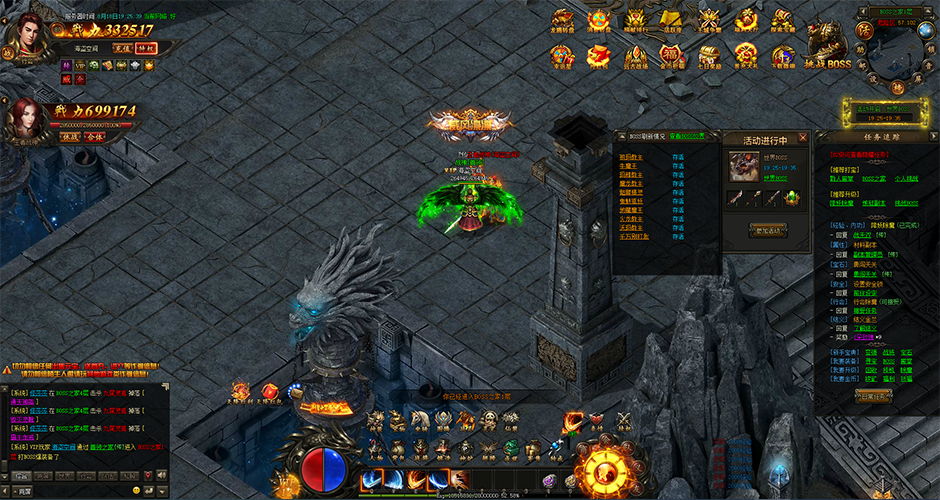This screenshot has width=940, height=500.
Task: Activate the first blue slash skill
Action: click(x=371, y=480)
